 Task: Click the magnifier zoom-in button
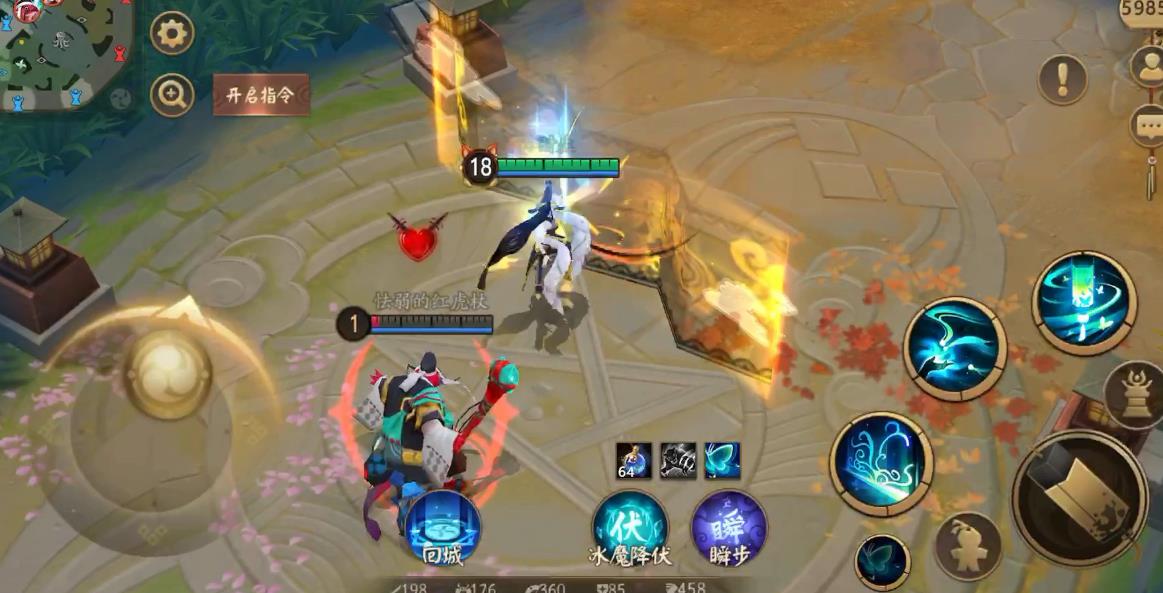[172, 95]
